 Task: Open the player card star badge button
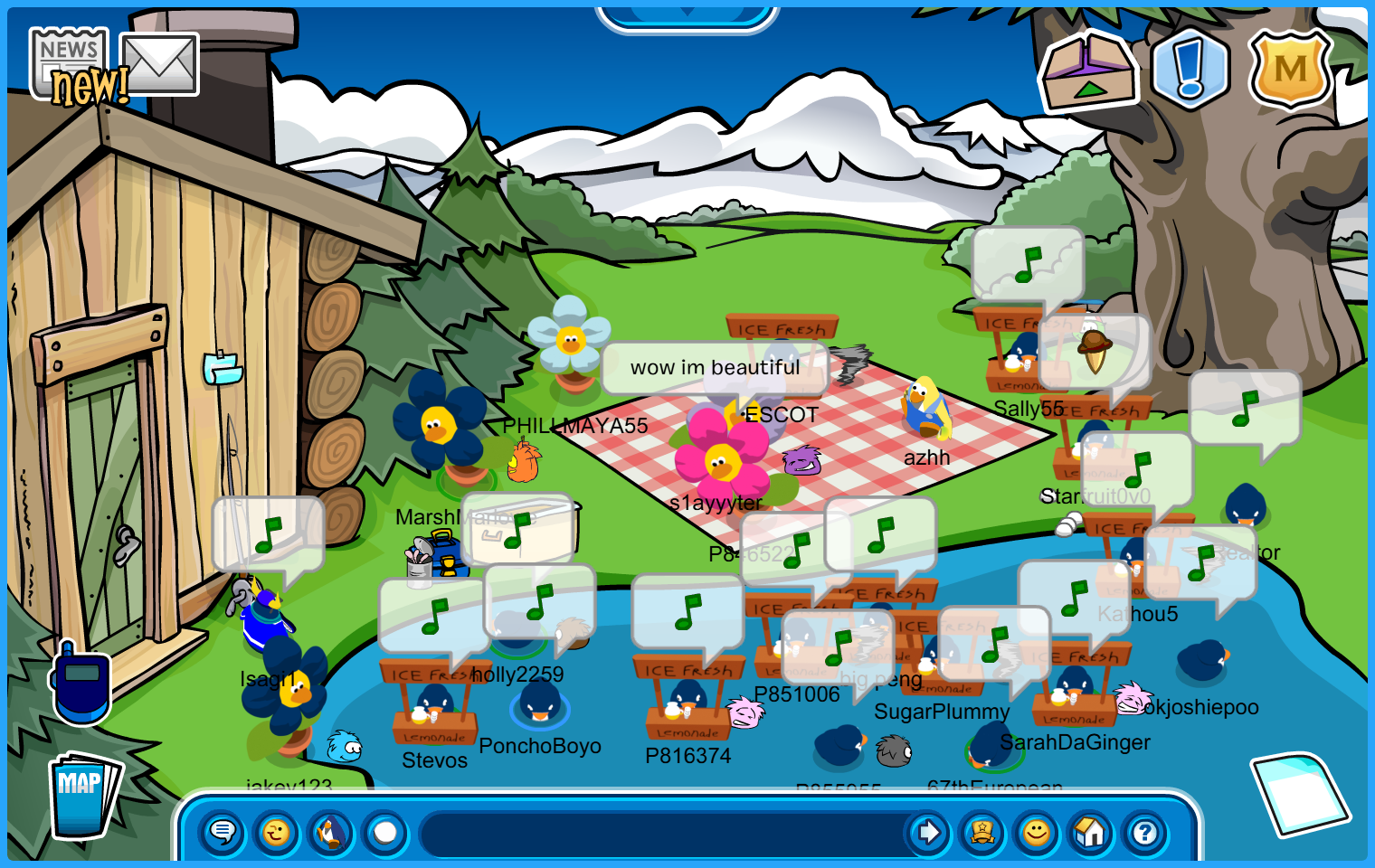coord(982,832)
